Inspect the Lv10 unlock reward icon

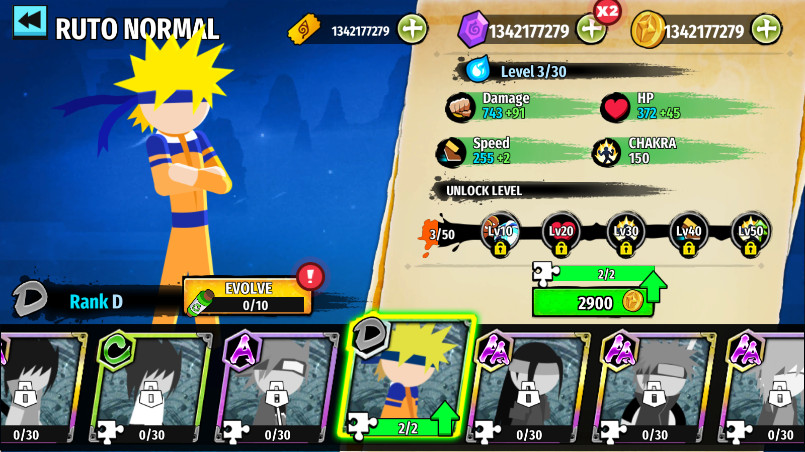[499, 233]
